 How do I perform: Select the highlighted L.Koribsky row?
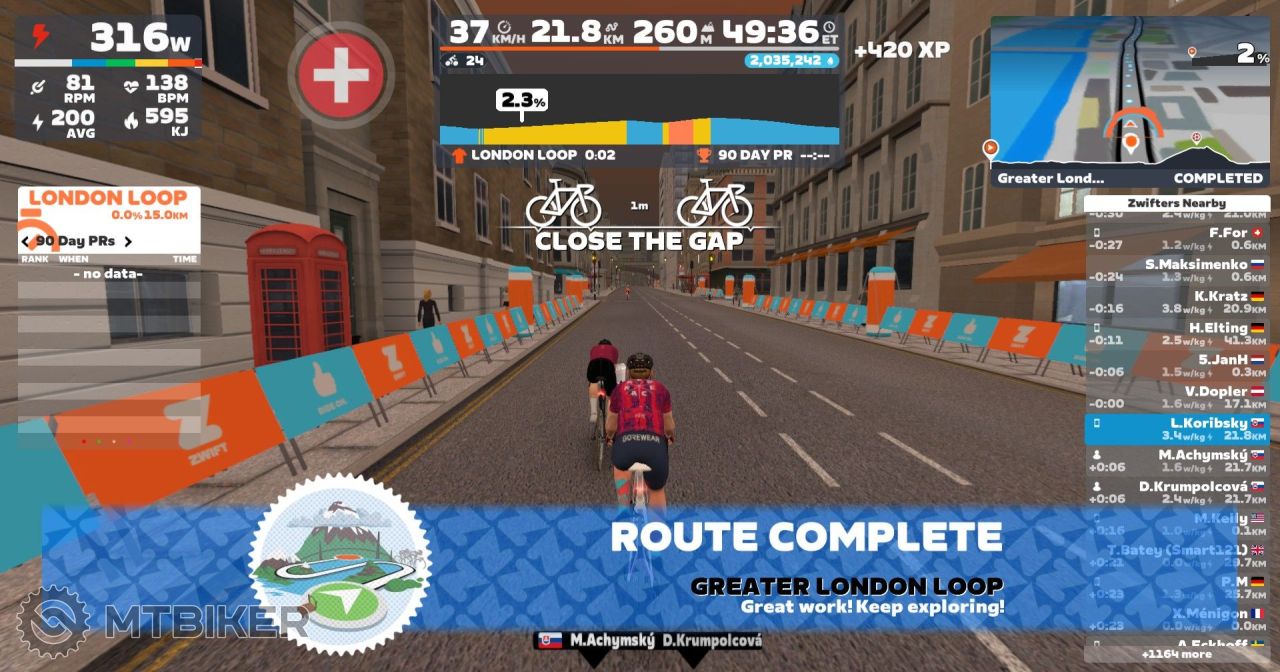coord(1177,429)
